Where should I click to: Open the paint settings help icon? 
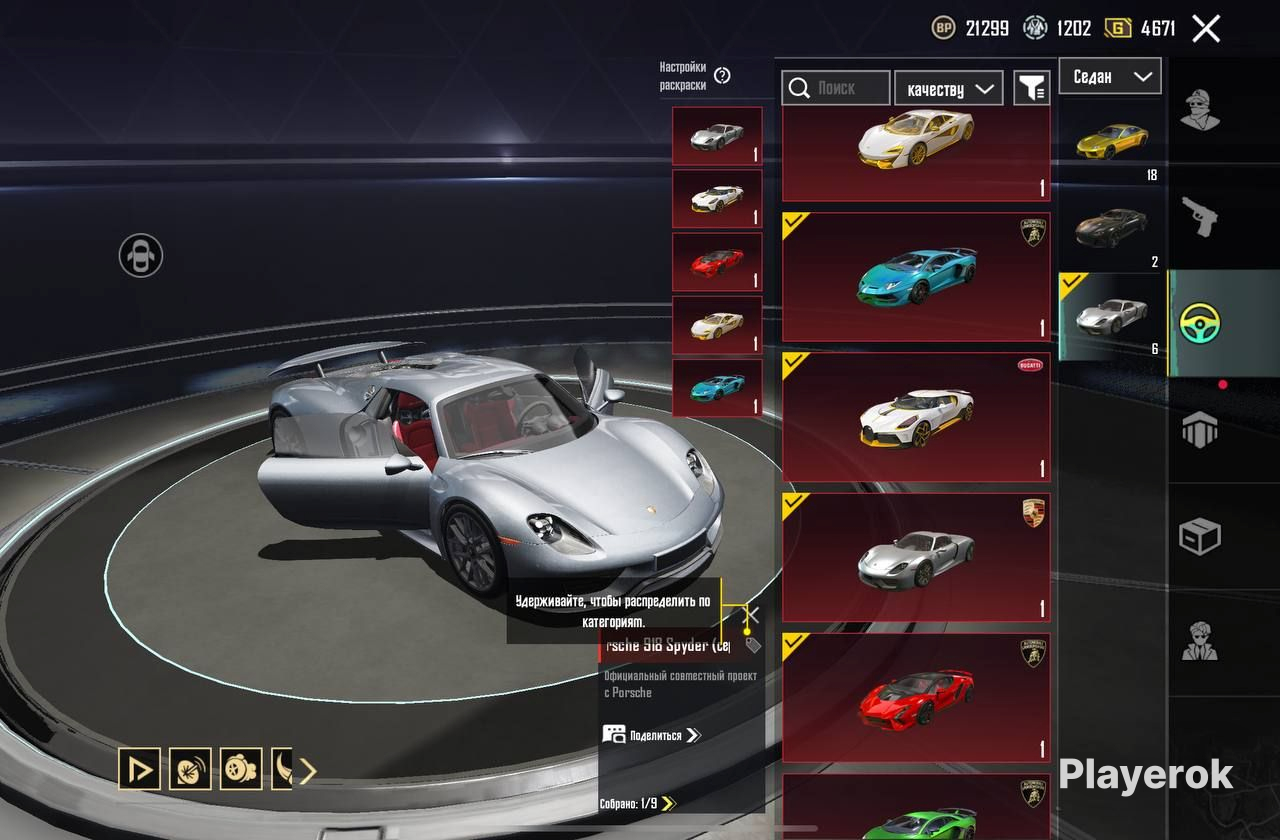point(722,76)
